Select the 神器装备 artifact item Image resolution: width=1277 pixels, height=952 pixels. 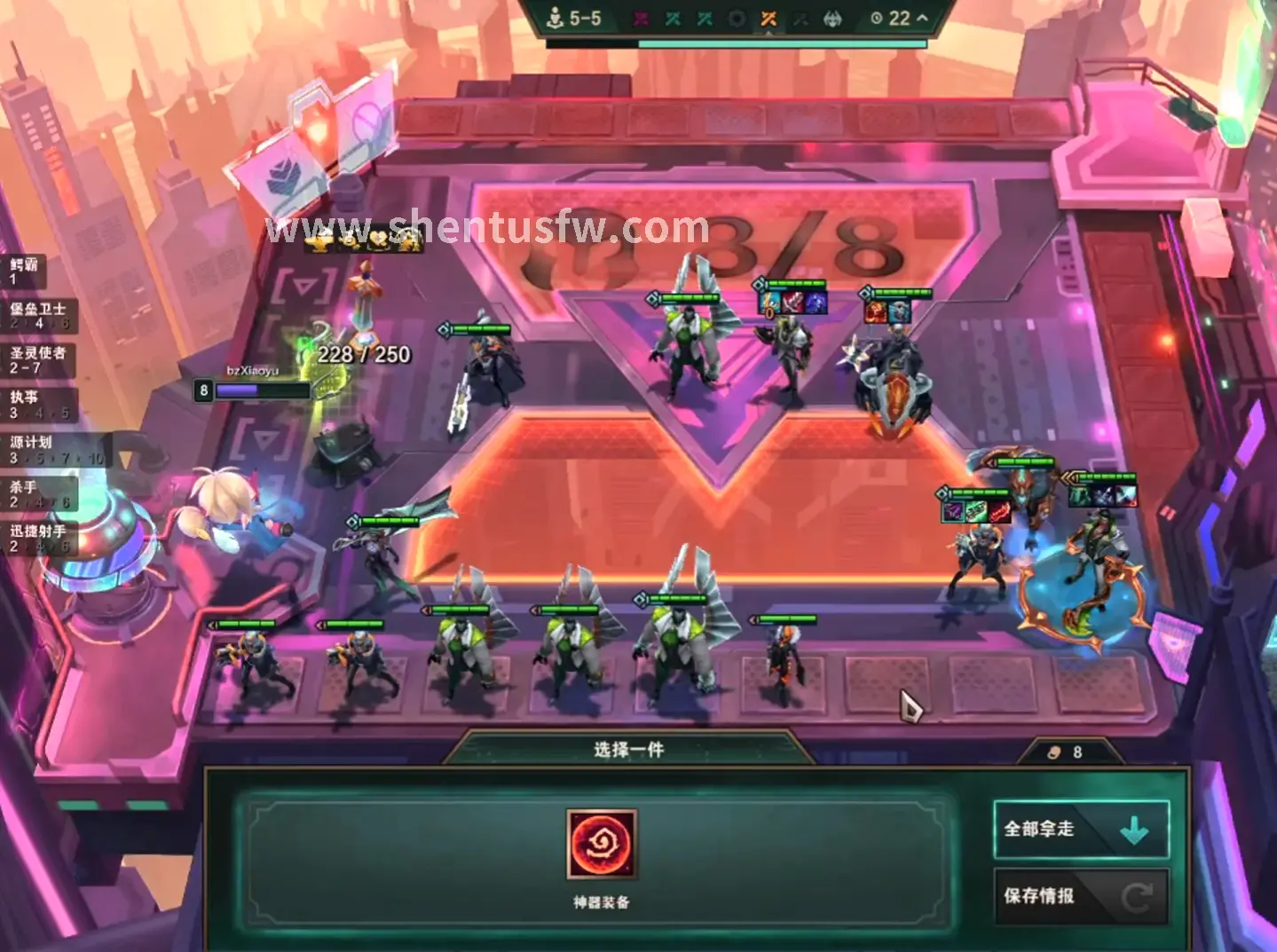601,843
